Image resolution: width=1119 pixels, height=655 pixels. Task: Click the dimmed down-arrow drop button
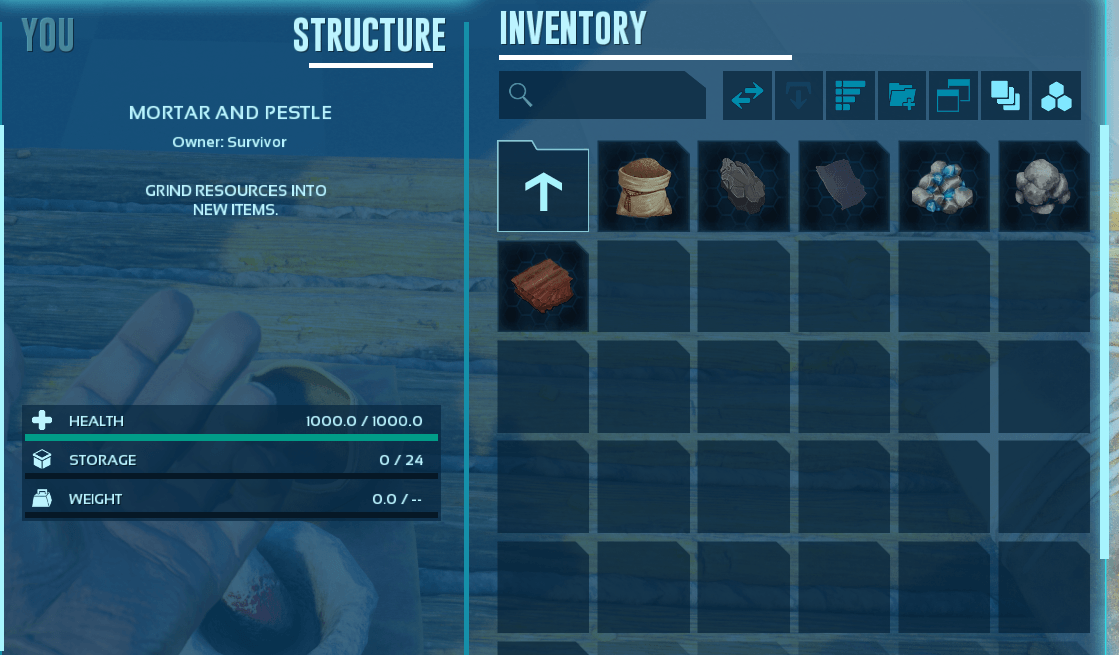798,96
